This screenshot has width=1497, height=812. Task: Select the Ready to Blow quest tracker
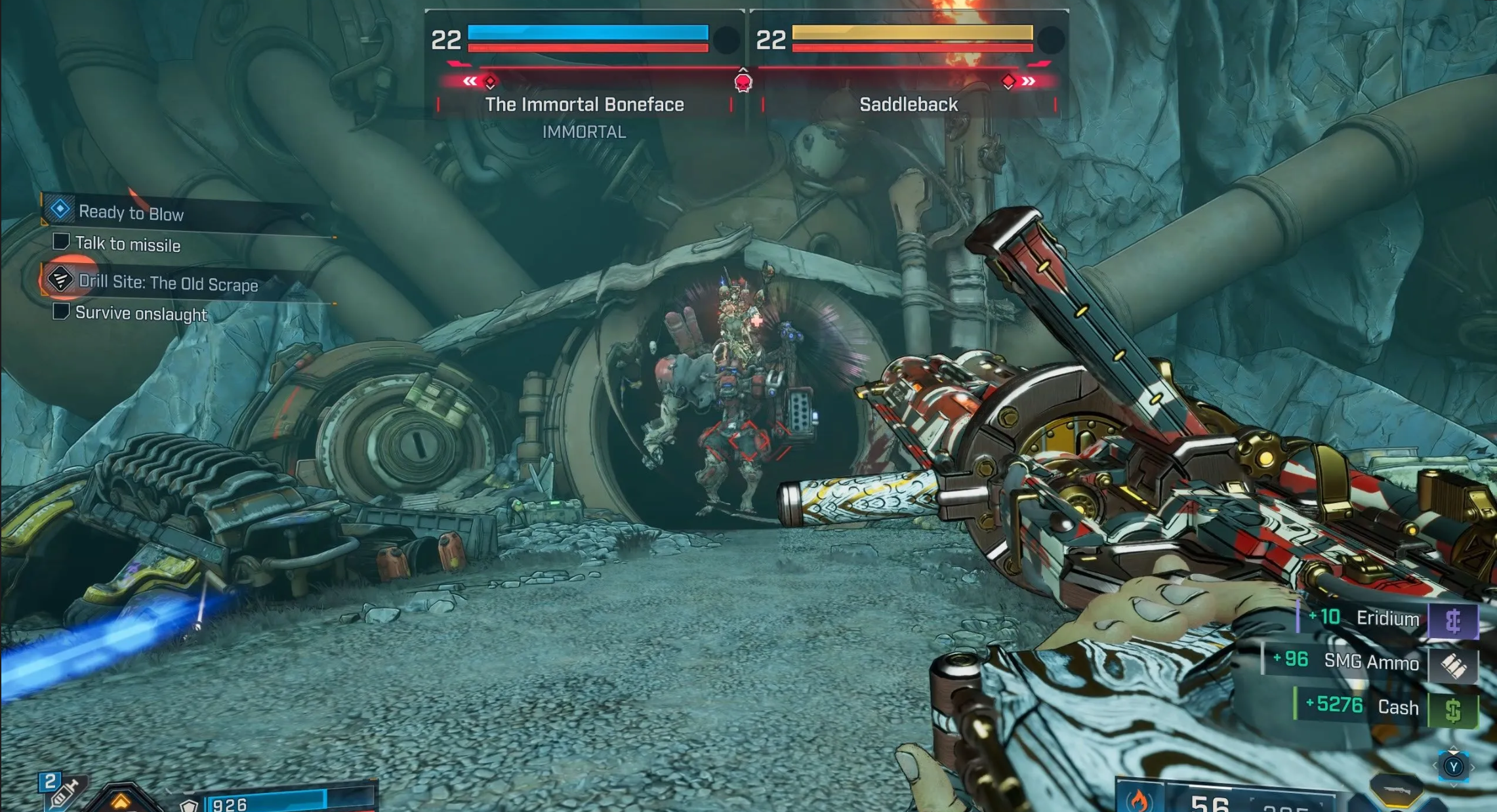tap(131, 213)
